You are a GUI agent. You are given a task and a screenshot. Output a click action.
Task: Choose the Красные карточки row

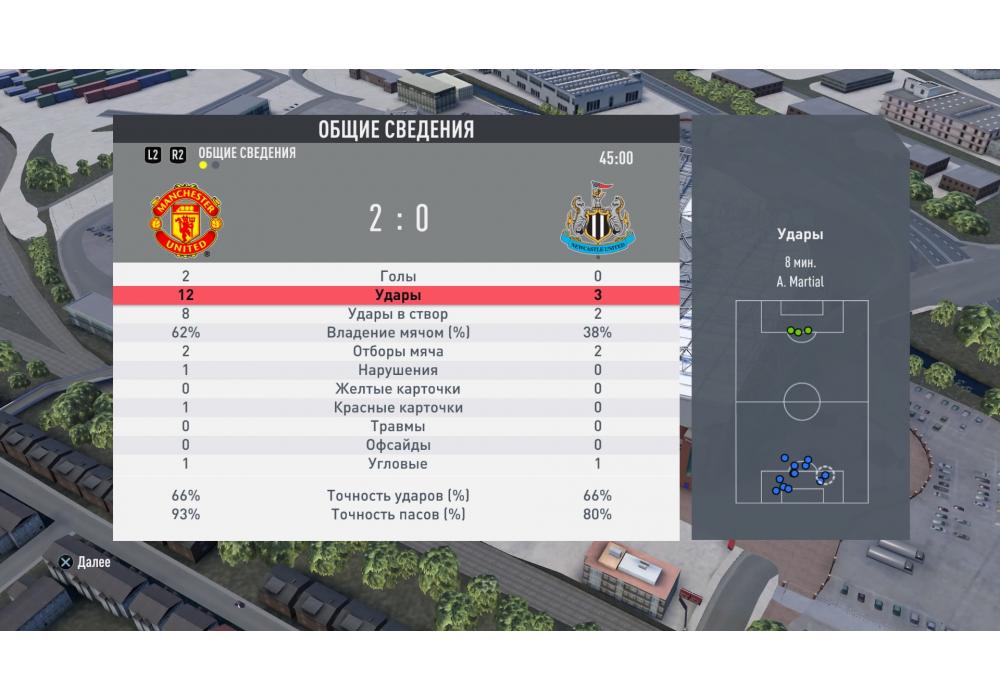coord(398,408)
